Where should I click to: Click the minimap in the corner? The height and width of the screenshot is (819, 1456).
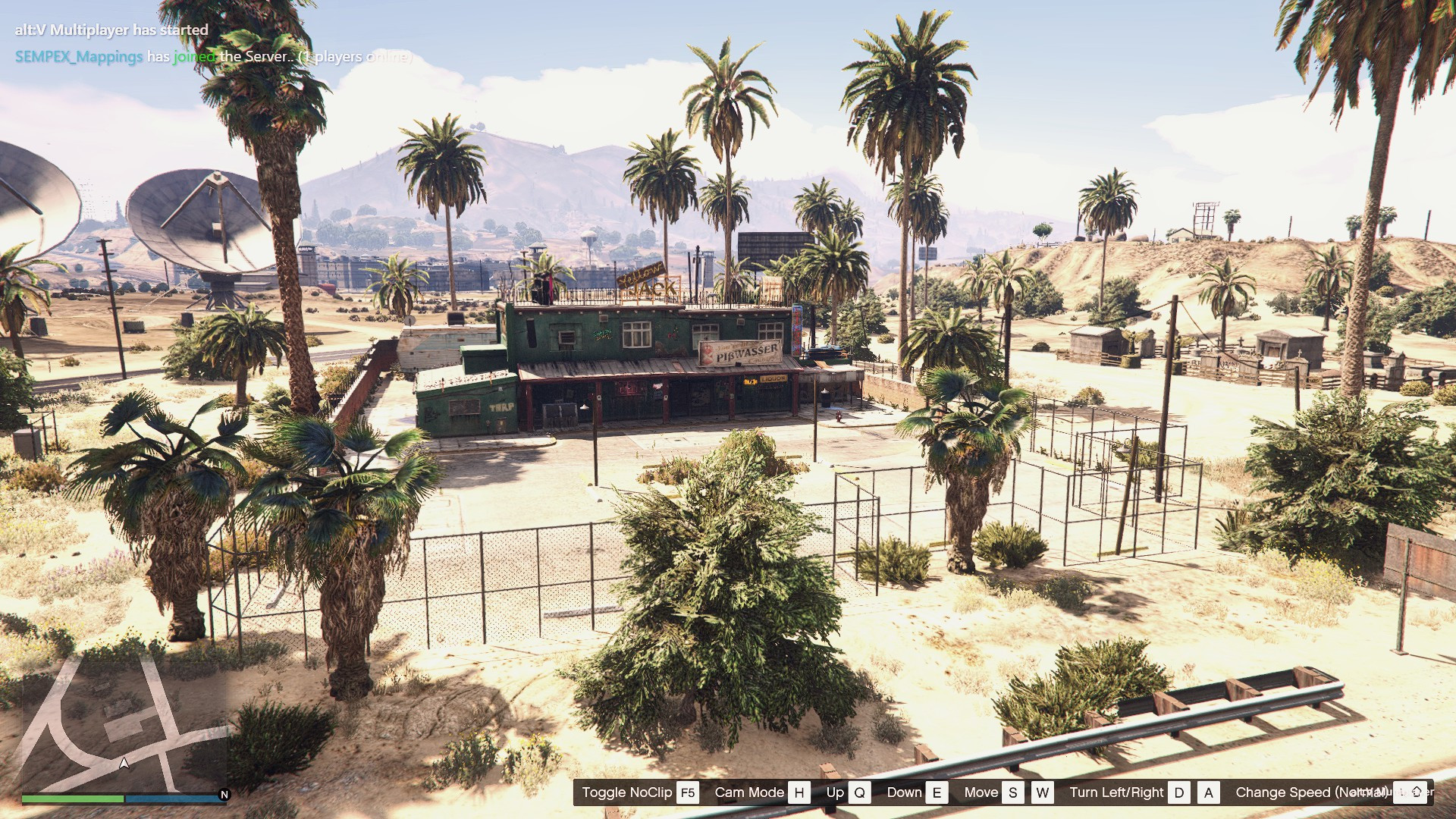pyautogui.click(x=124, y=724)
